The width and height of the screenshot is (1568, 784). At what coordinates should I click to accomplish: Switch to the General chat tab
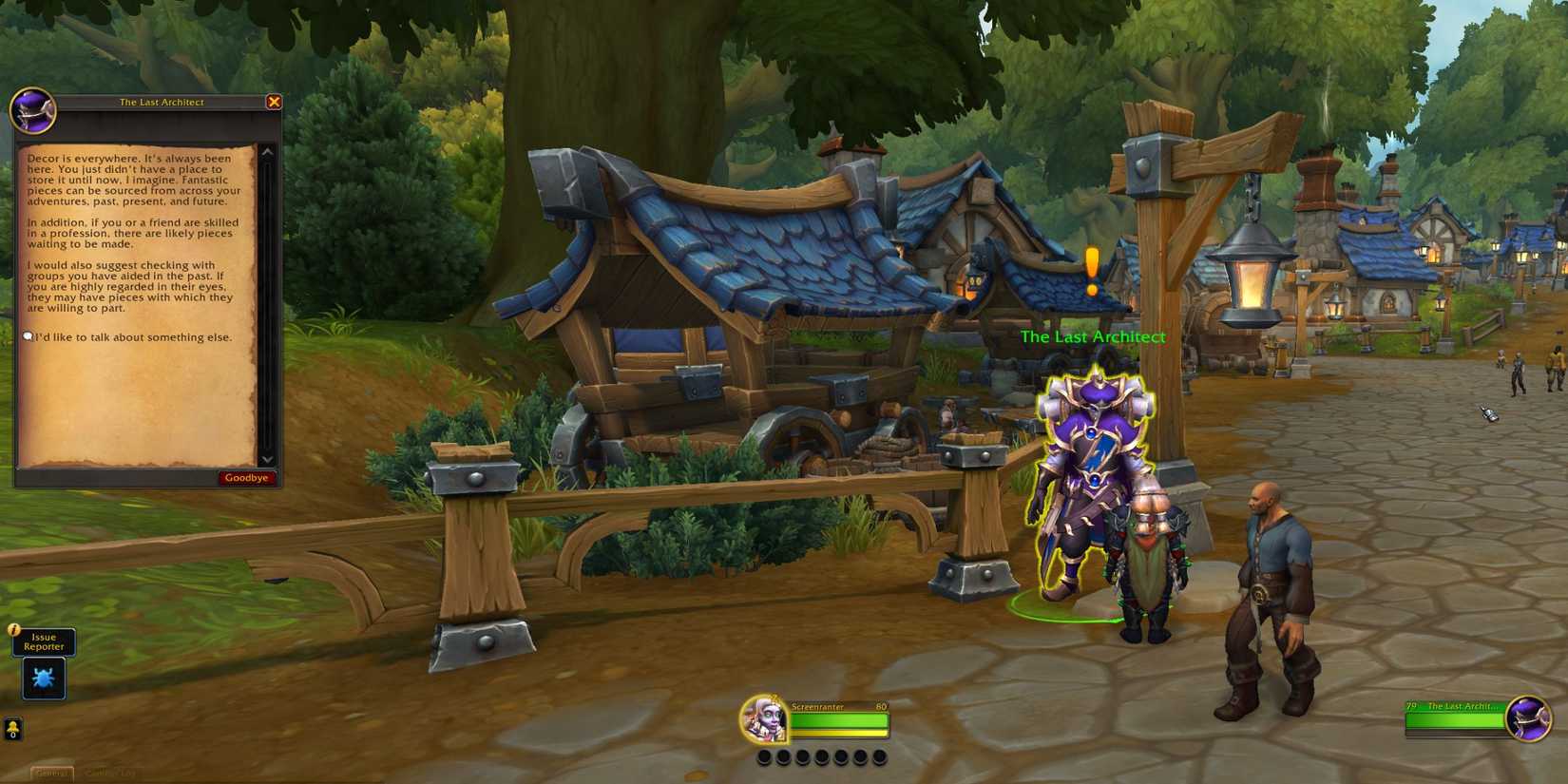(x=52, y=773)
